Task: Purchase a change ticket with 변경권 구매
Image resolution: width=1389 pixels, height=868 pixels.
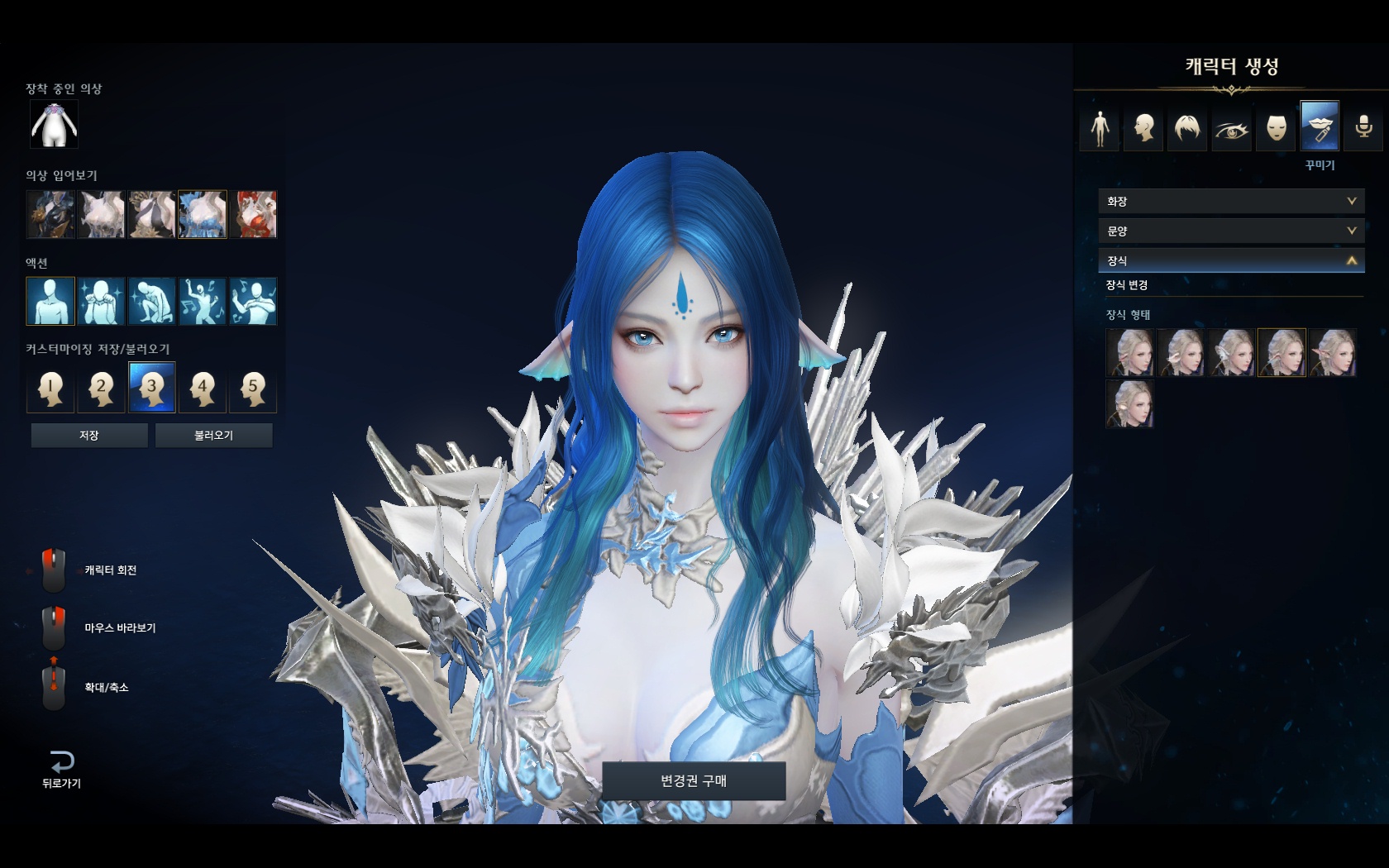Action: (693, 780)
